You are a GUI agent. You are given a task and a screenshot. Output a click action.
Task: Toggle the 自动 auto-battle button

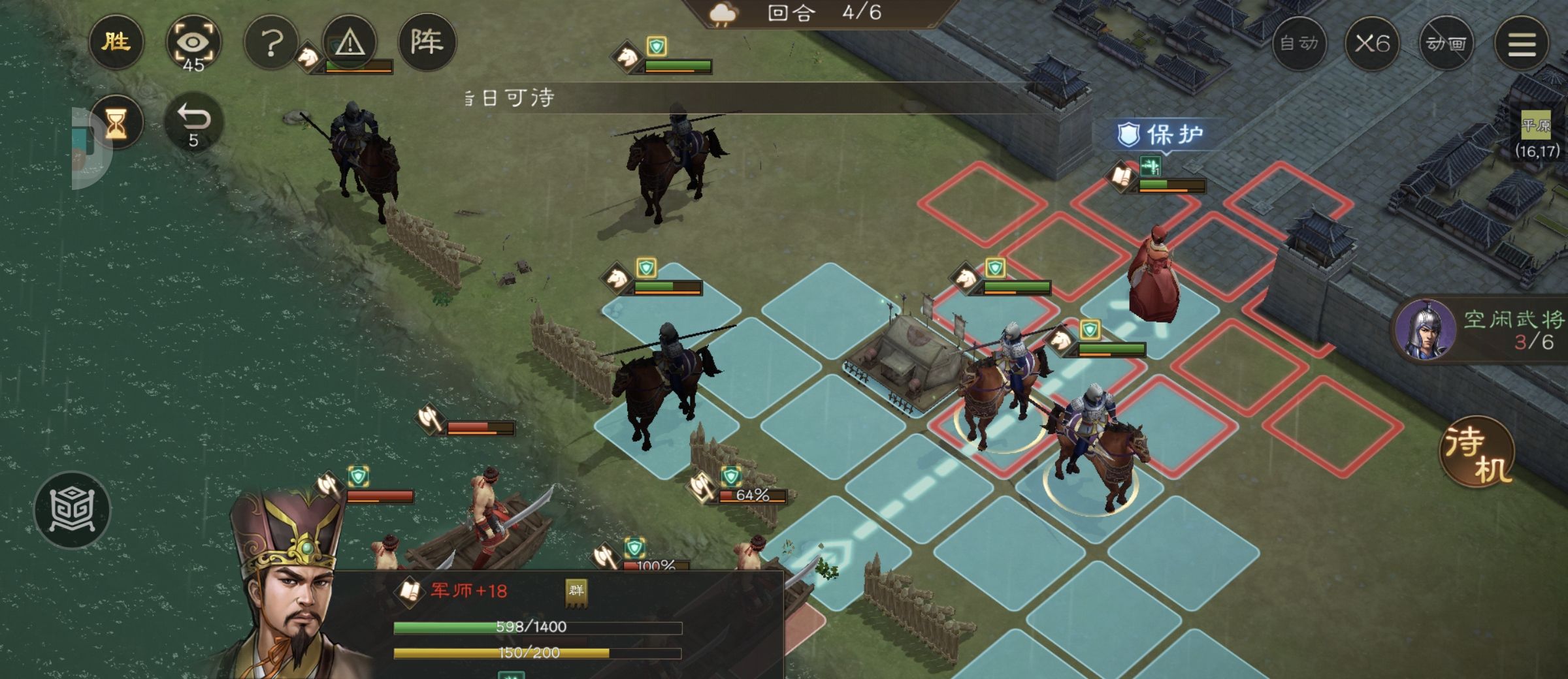tap(1299, 44)
